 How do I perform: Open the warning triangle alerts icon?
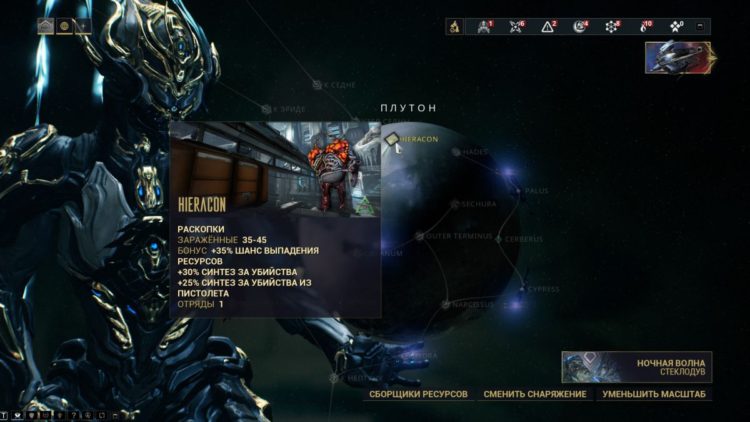pyautogui.click(x=547, y=26)
